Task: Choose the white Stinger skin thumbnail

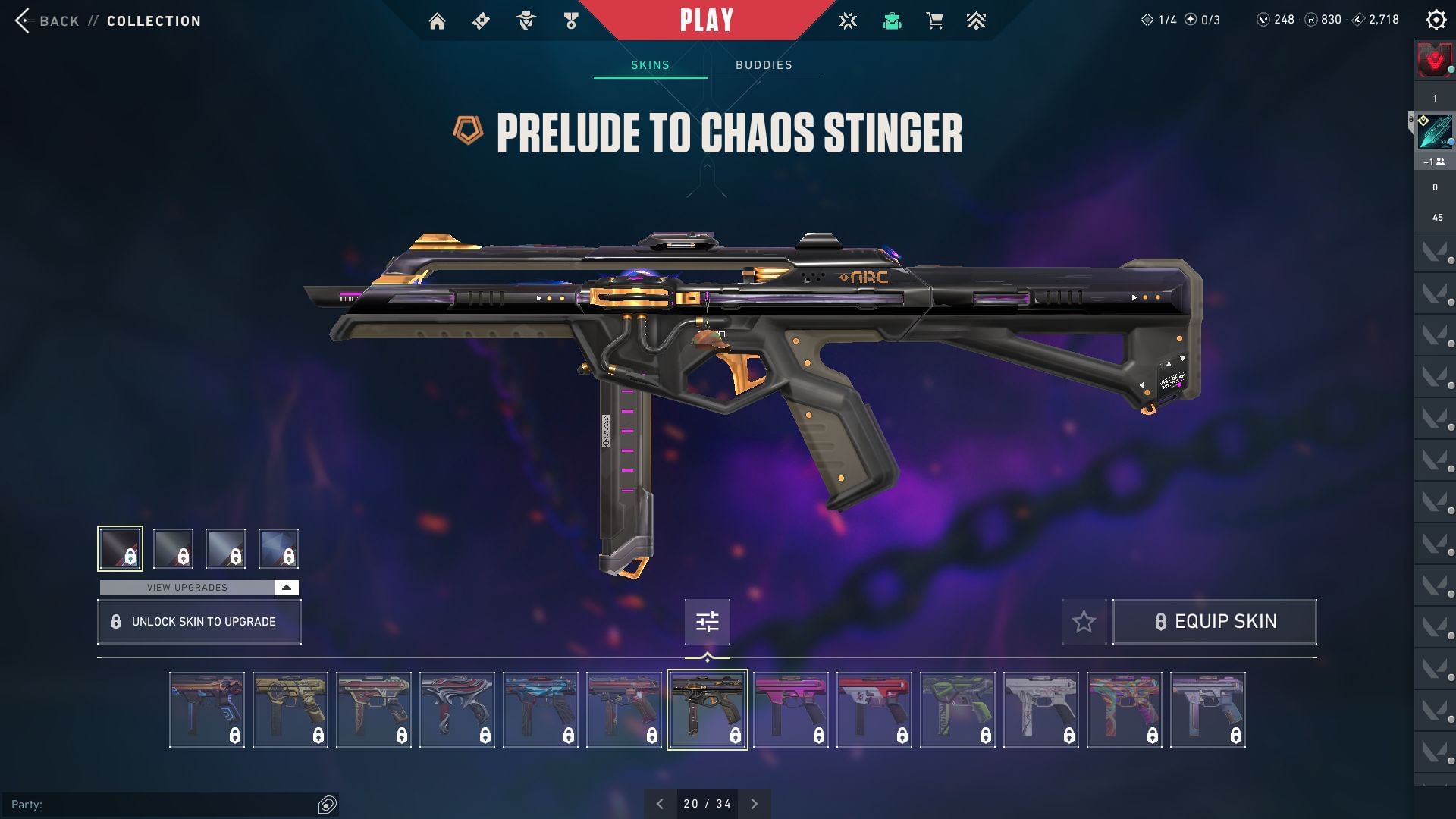Action: pyautogui.click(x=1040, y=710)
